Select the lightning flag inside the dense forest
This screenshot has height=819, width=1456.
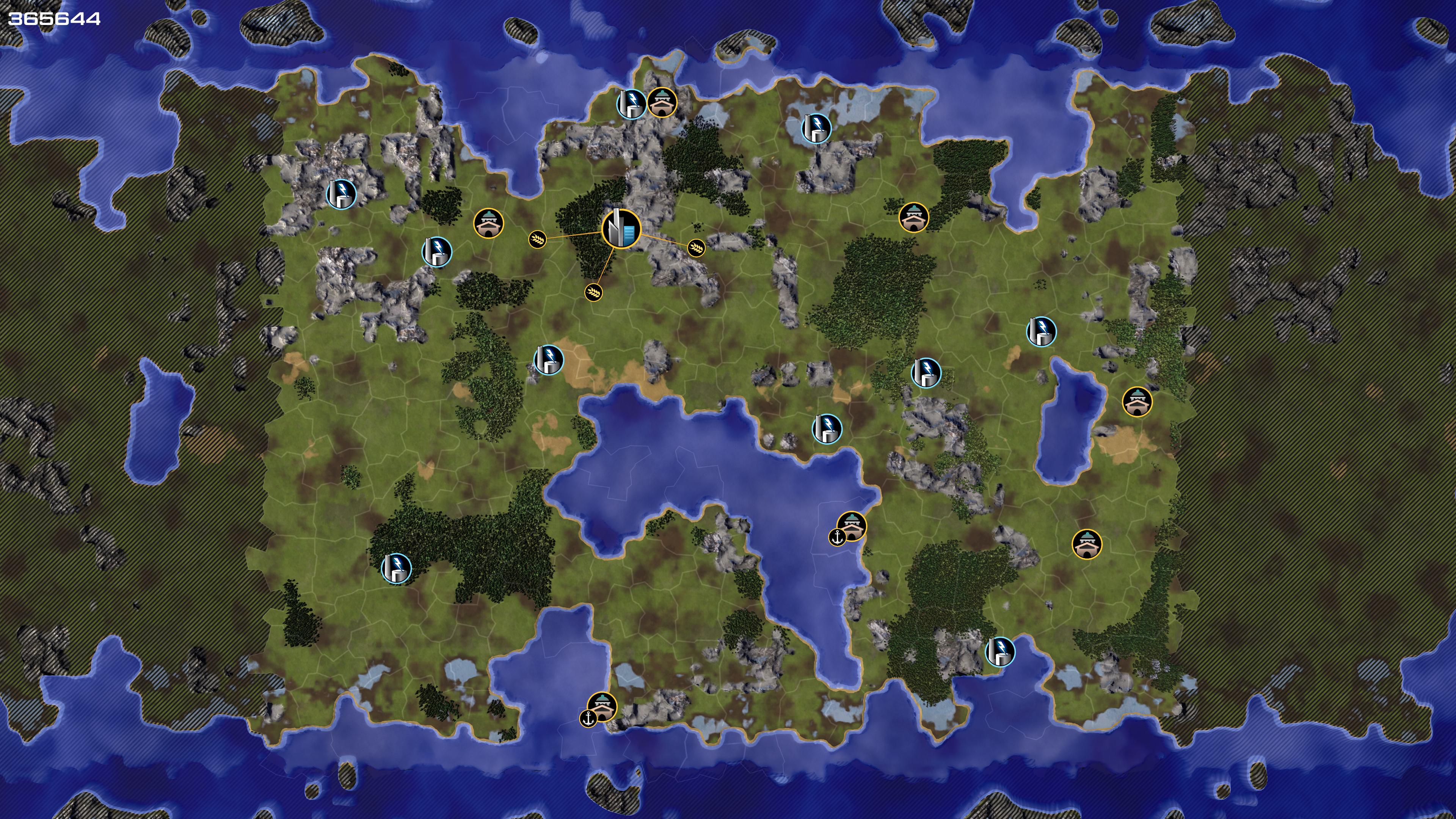point(395,568)
